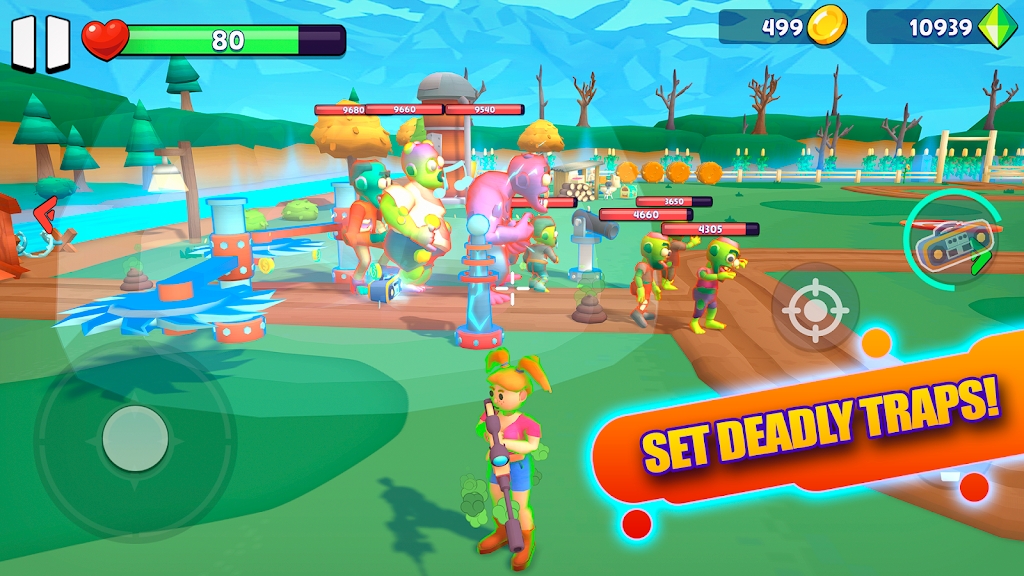Screen dimensions: 1024x576
Task: Pause the game with the pause button
Action: point(40,42)
